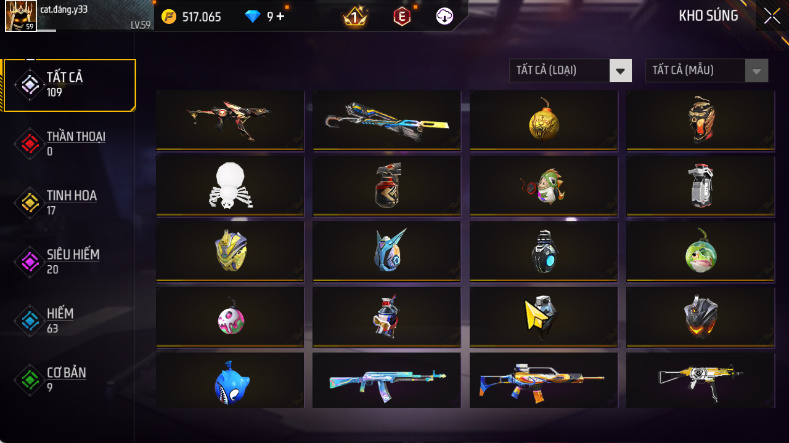Close the Kho Súng weapon vault
The height and width of the screenshot is (443, 789).
[x=772, y=16]
